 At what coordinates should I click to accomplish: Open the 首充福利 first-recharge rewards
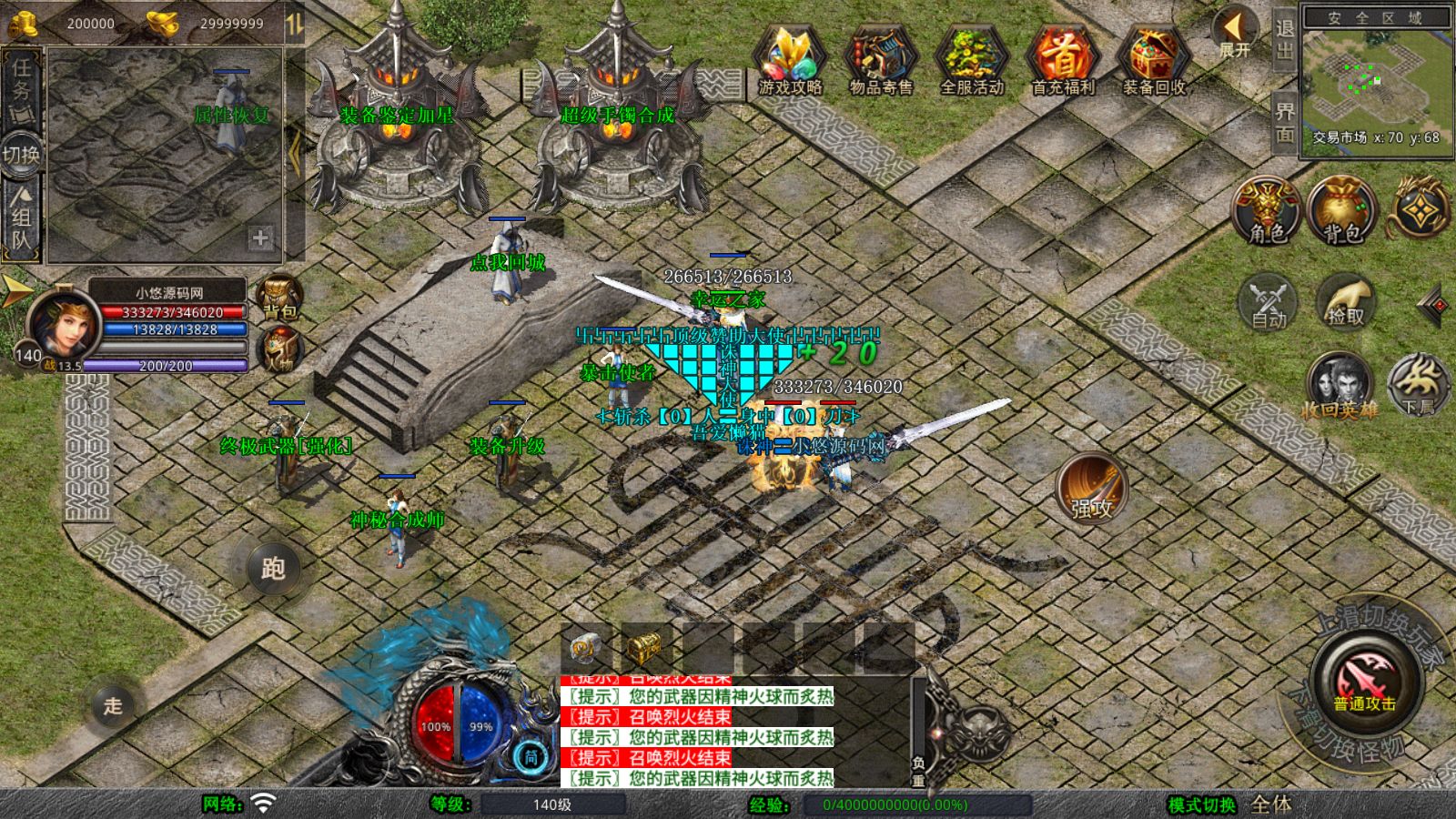[x=1062, y=58]
